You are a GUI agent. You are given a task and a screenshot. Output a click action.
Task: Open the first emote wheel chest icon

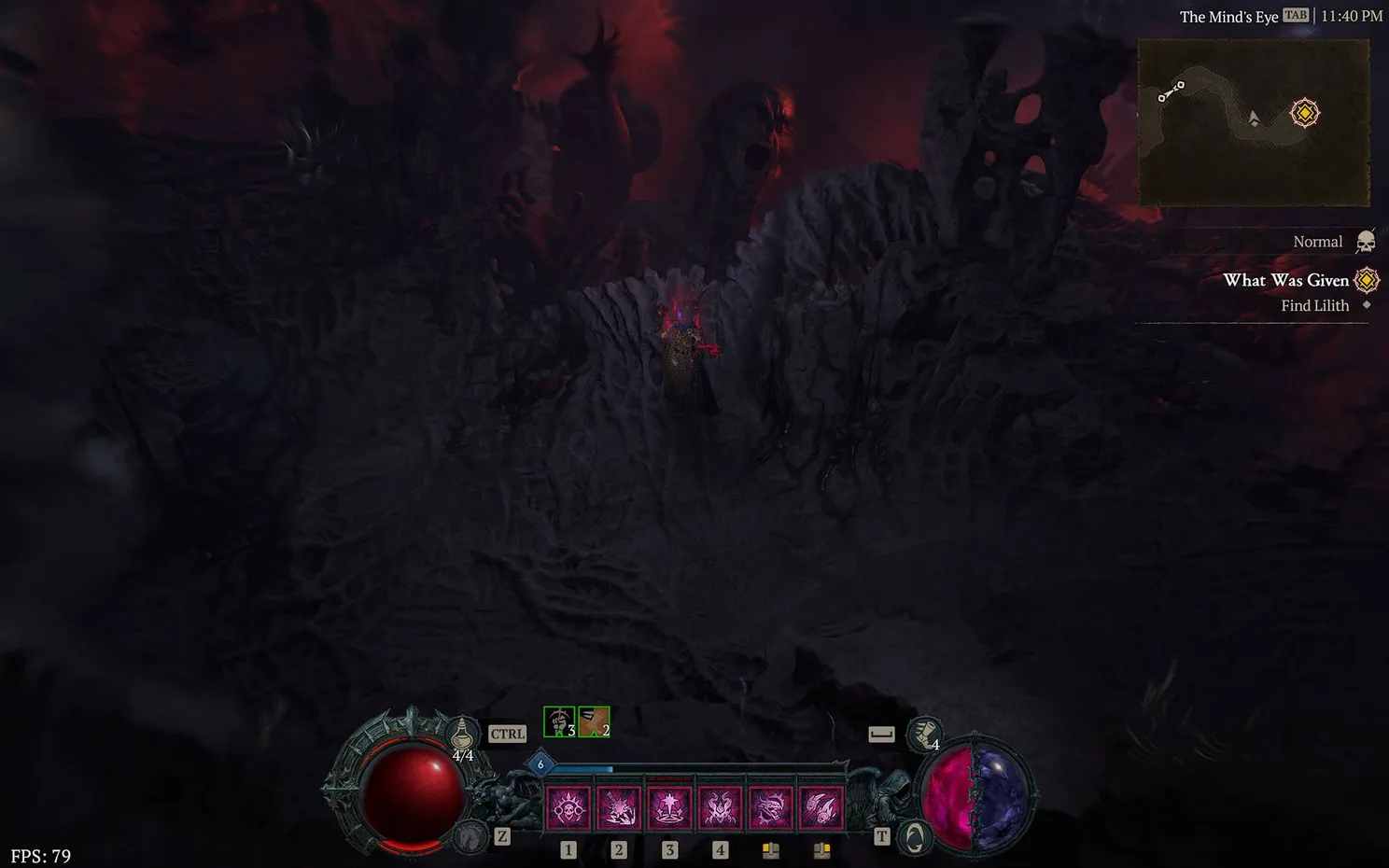770,849
